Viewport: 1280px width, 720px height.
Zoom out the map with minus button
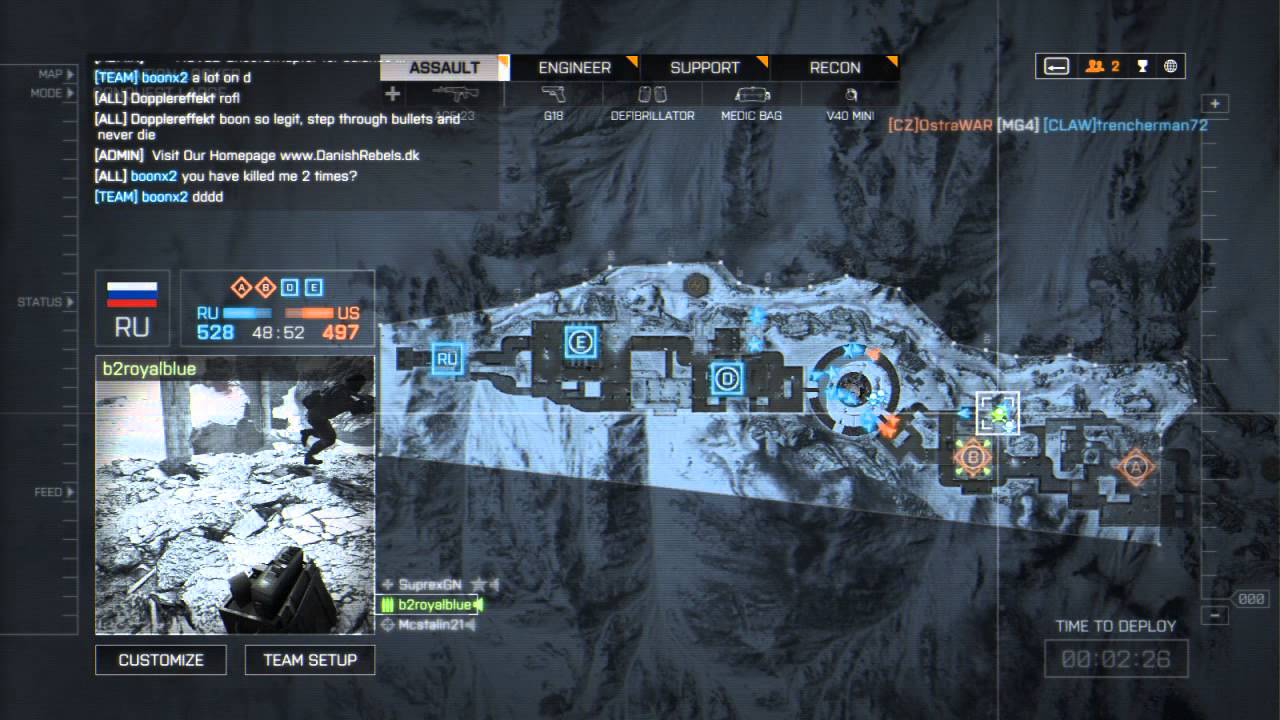(x=1215, y=615)
